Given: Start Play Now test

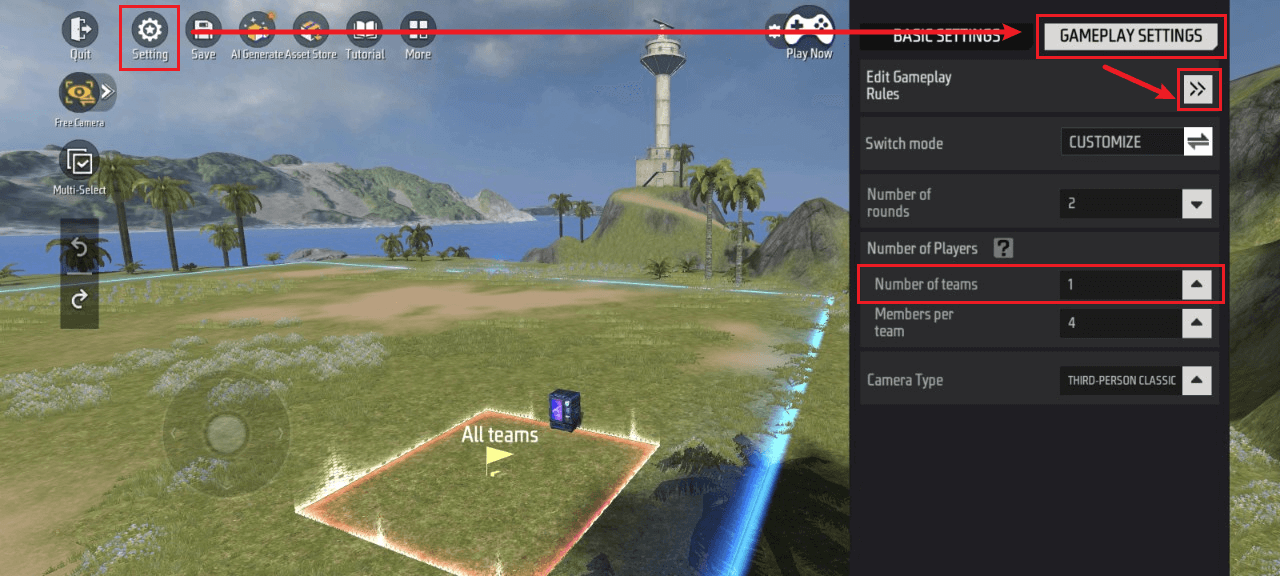Looking at the screenshot, I should click(809, 29).
